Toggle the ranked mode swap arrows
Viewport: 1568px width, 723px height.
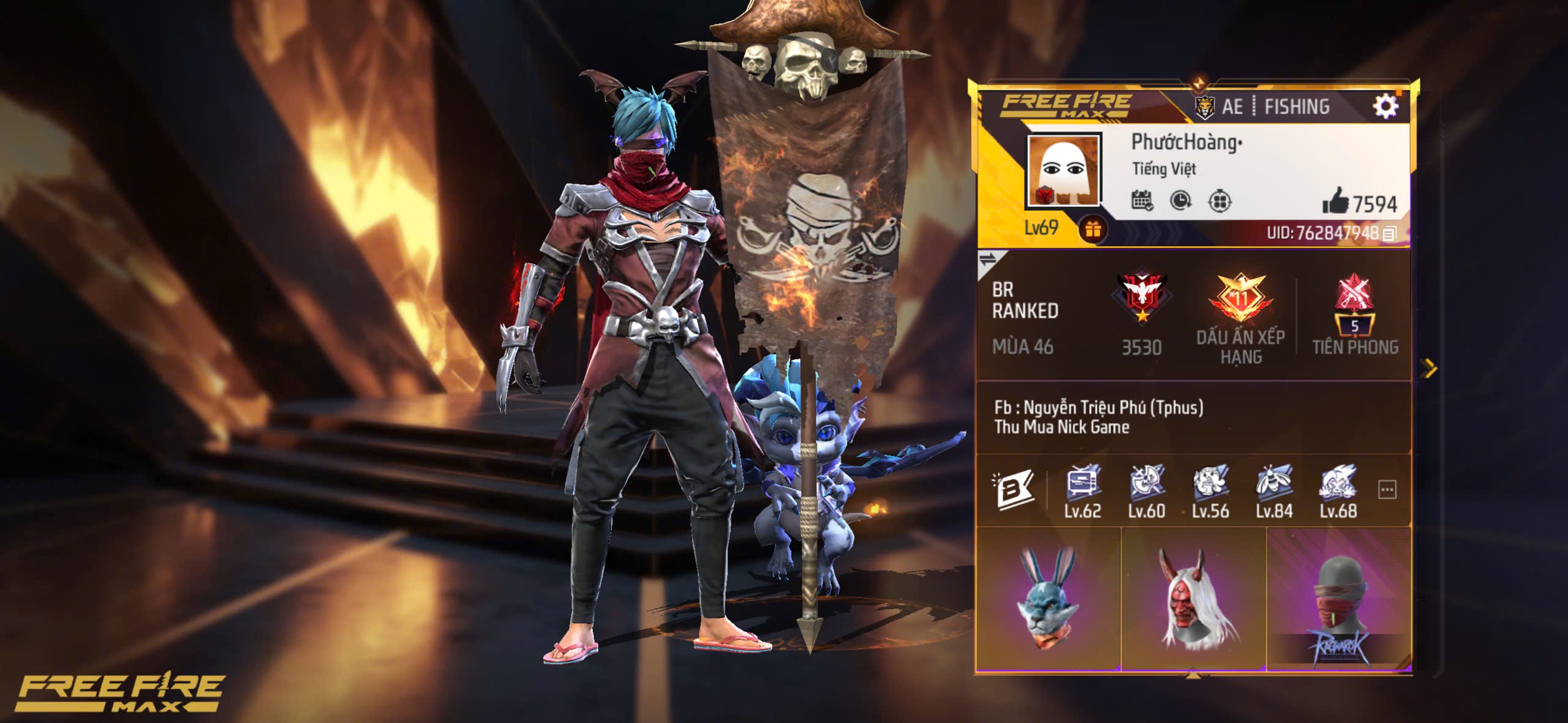click(x=987, y=260)
